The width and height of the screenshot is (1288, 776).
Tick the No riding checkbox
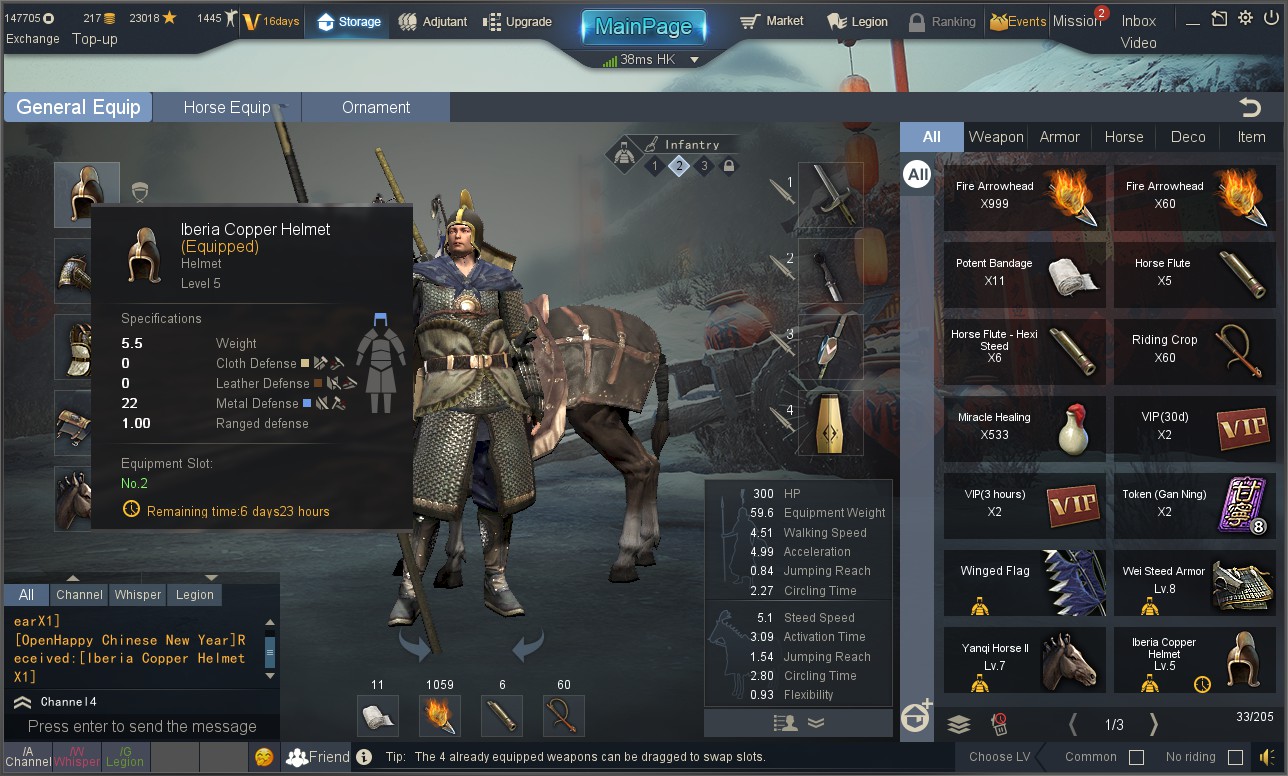click(x=1235, y=757)
